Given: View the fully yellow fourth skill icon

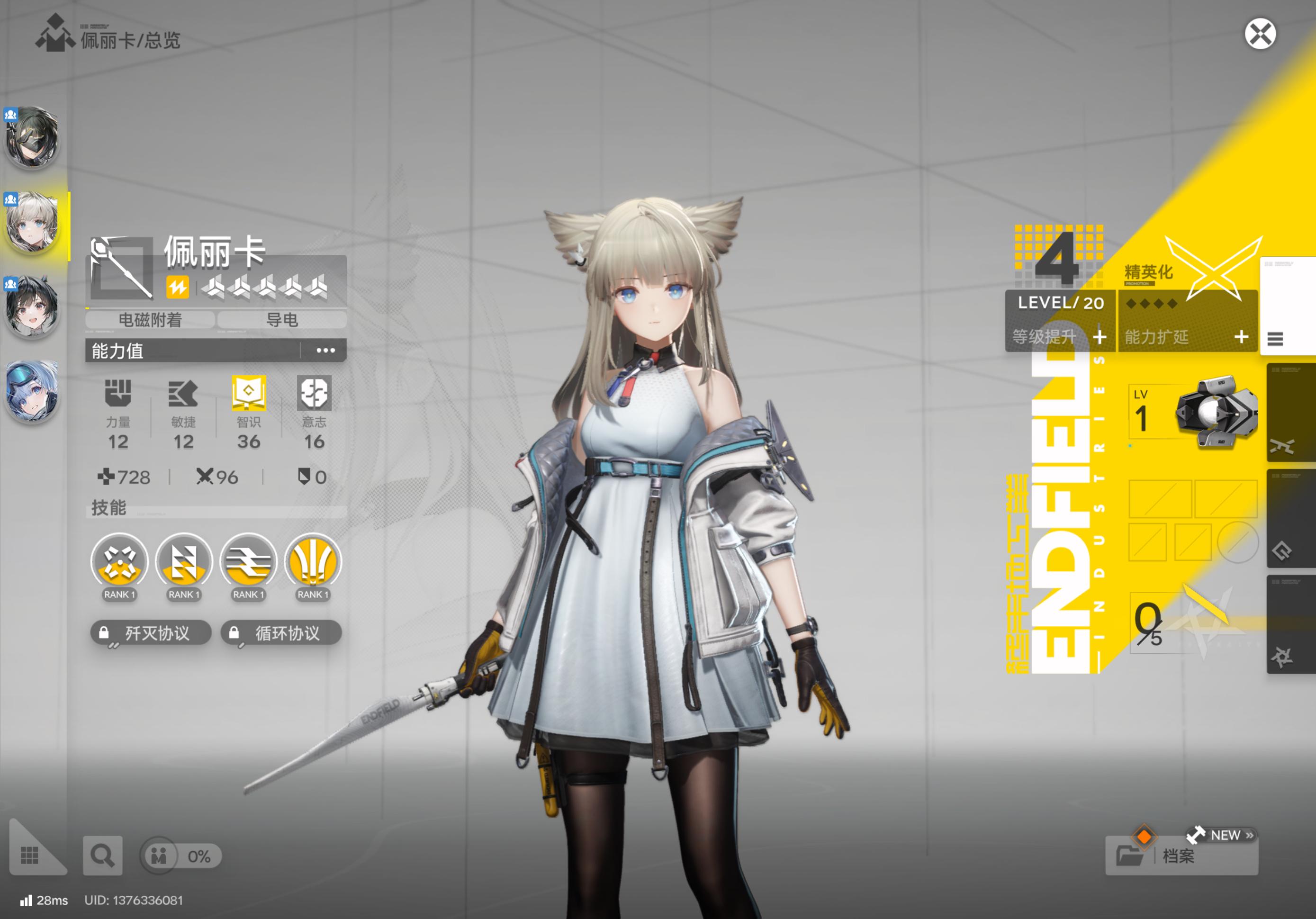Looking at the screenshot, I should pyautogui.click(x=313, y=562).
